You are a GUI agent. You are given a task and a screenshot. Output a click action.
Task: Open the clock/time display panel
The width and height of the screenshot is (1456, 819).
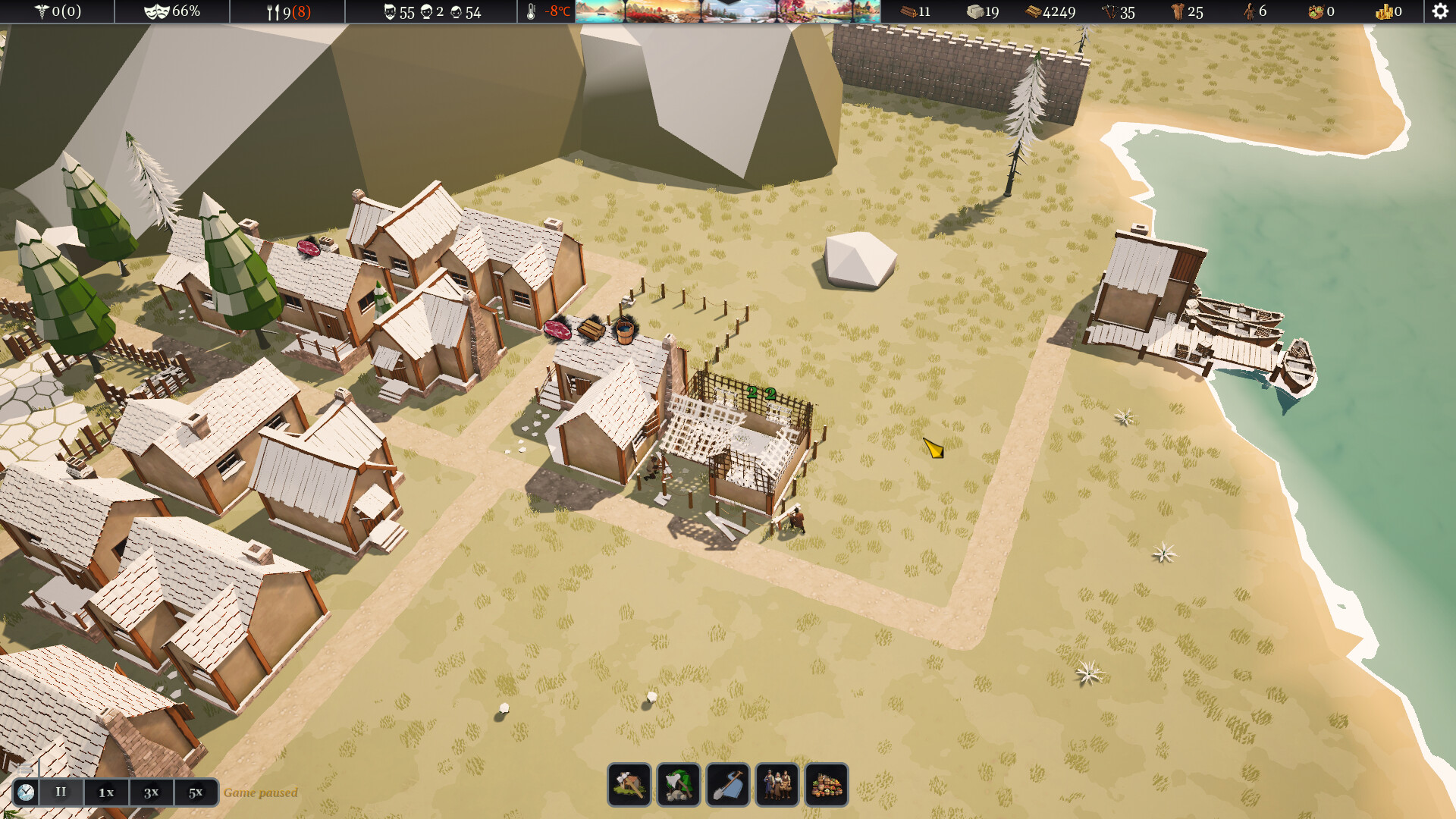click(x=25, y=792)
